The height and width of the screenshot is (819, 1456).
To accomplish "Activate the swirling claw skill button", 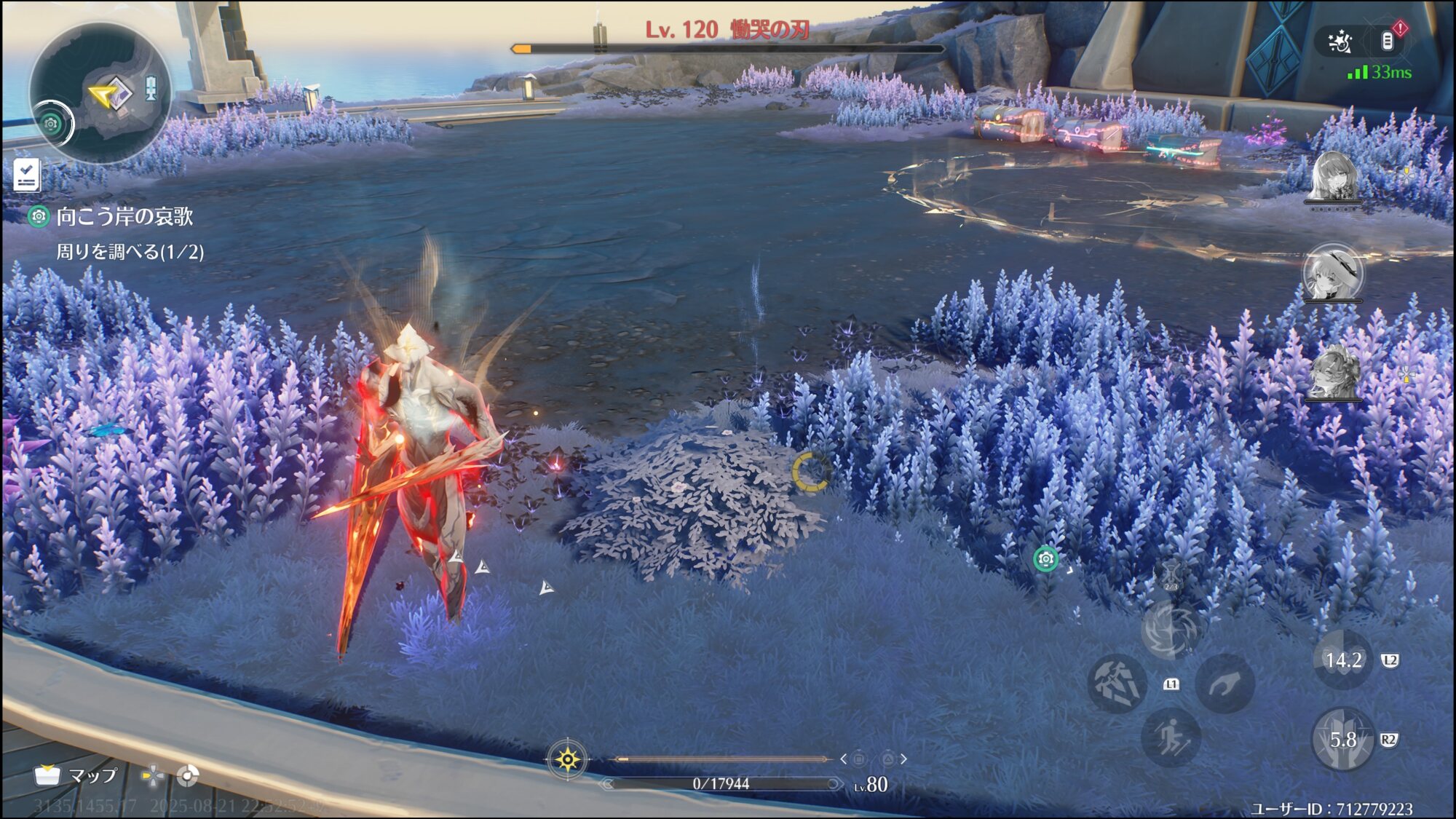I will [1170, 629].
